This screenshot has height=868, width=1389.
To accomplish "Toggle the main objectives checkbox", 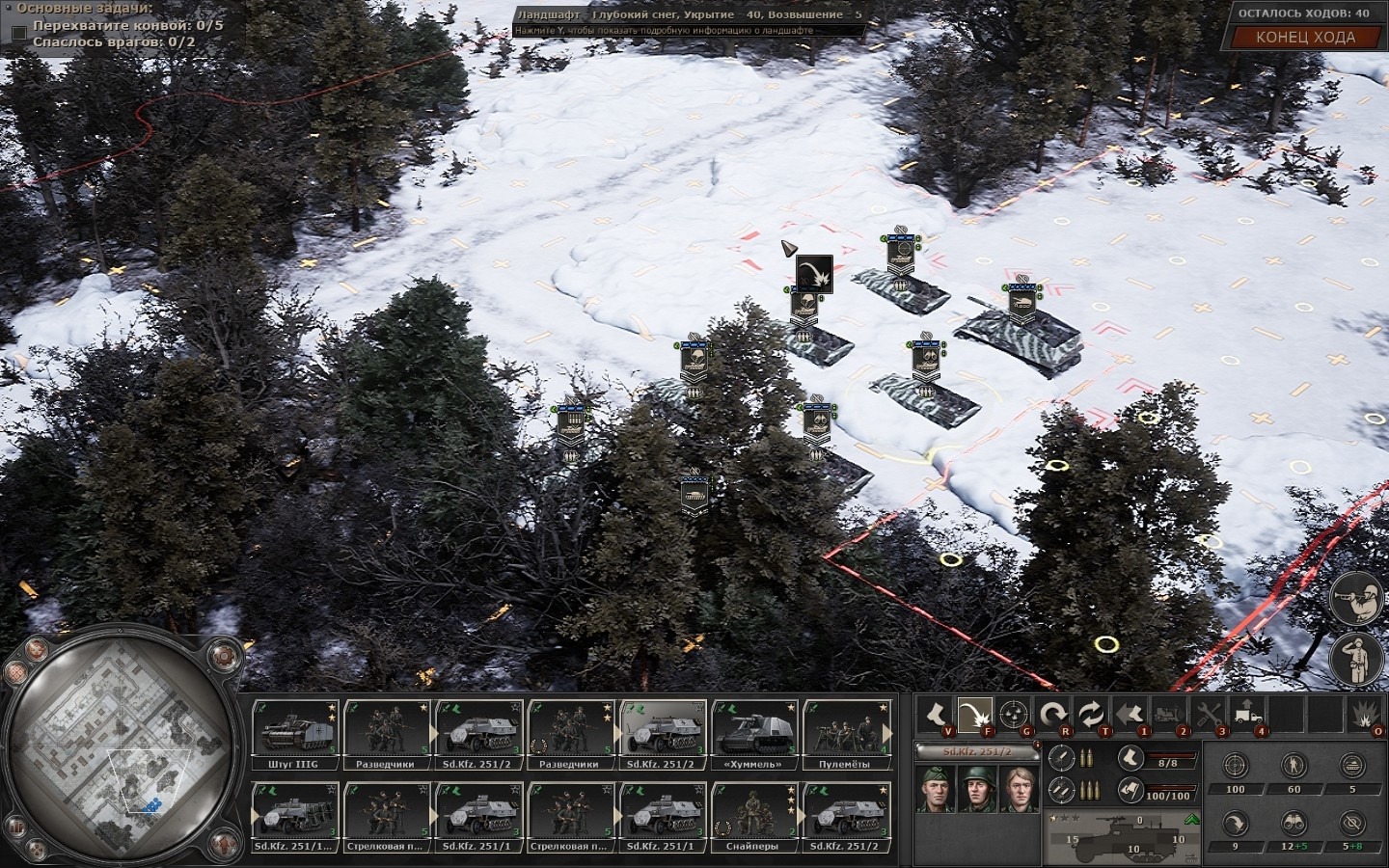I will [18, 33].
